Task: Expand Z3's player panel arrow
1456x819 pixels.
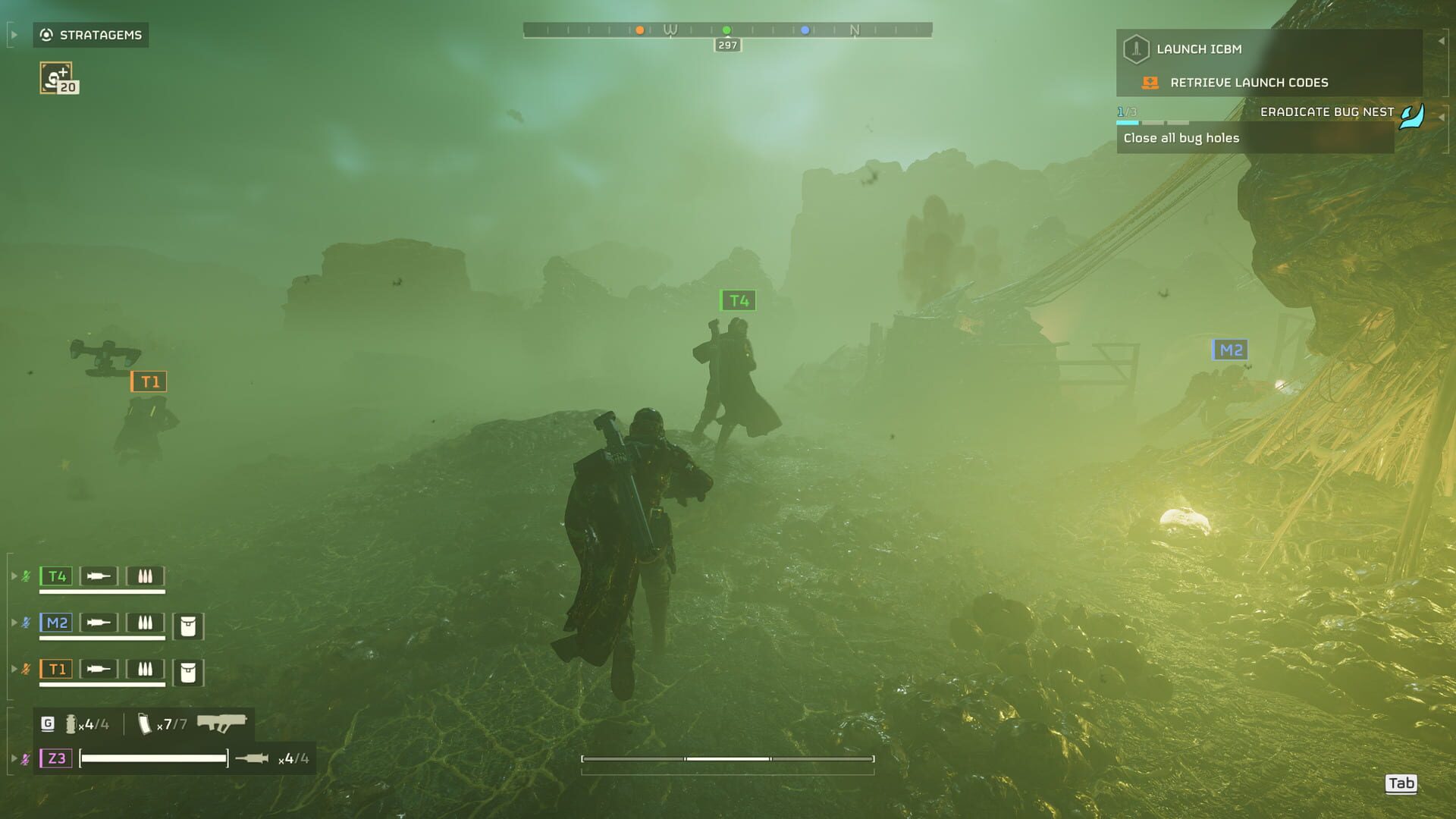Action: (x=14, y=758)
